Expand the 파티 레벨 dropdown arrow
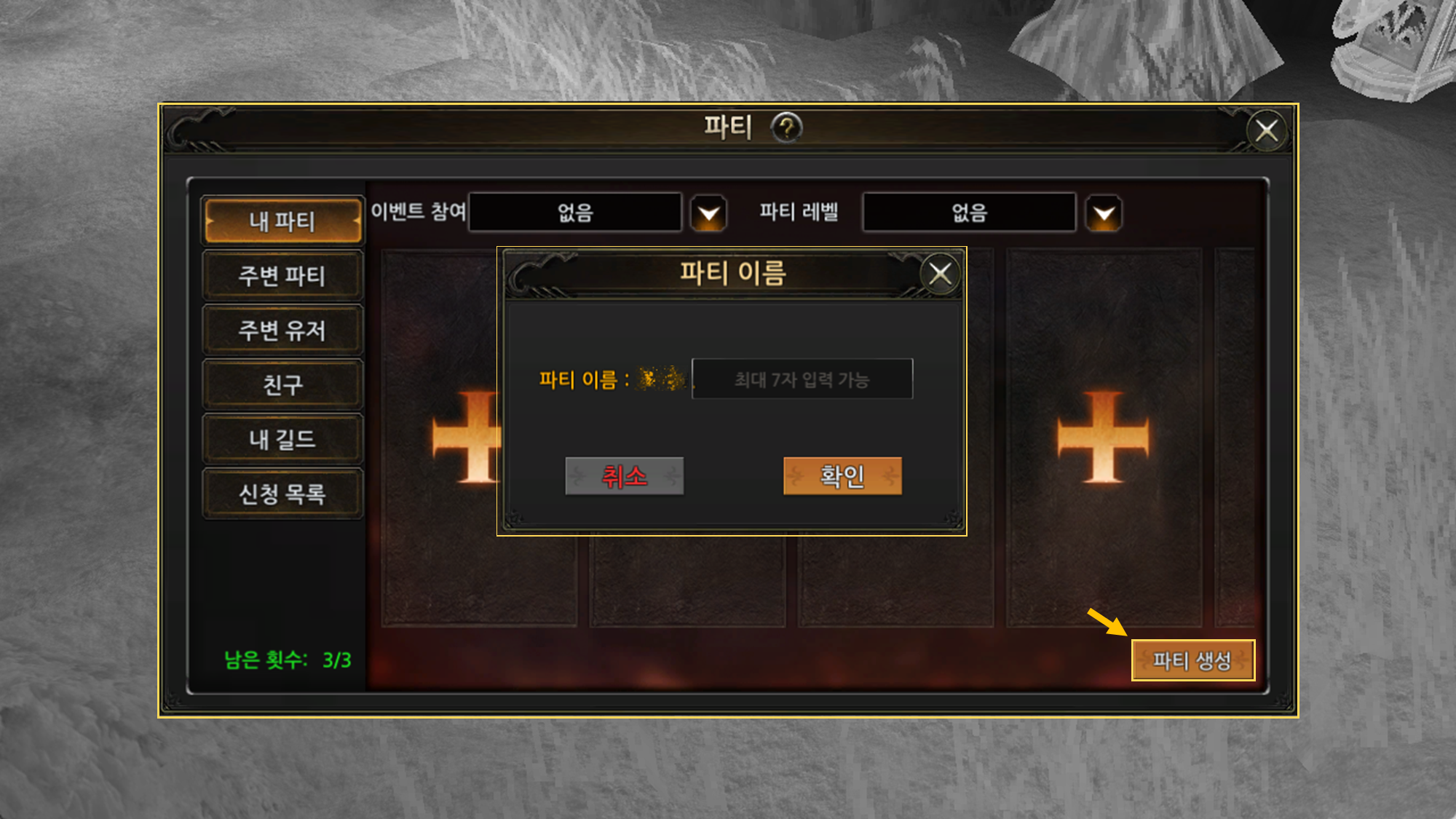Image resolution: width=1456 pixels, height=819 pixels. pyautogui.click(x=1104, y=214)
